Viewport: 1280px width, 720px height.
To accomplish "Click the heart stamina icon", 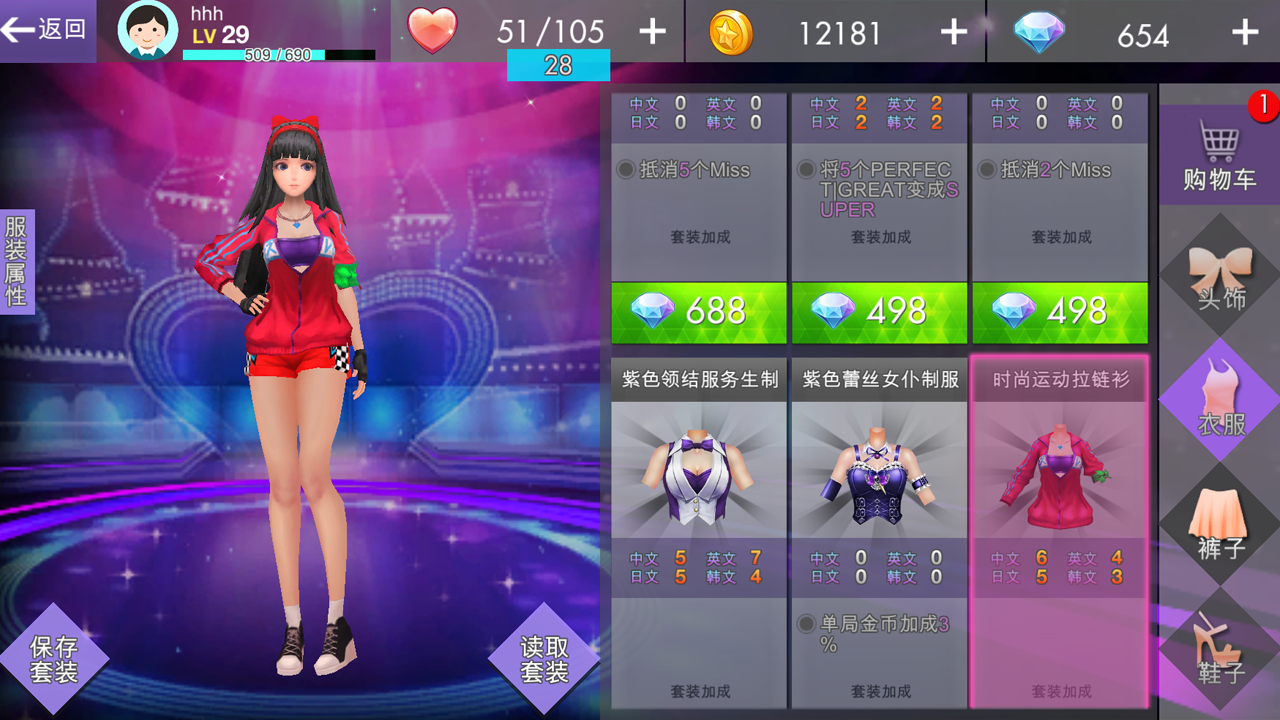I will point(430,31).
